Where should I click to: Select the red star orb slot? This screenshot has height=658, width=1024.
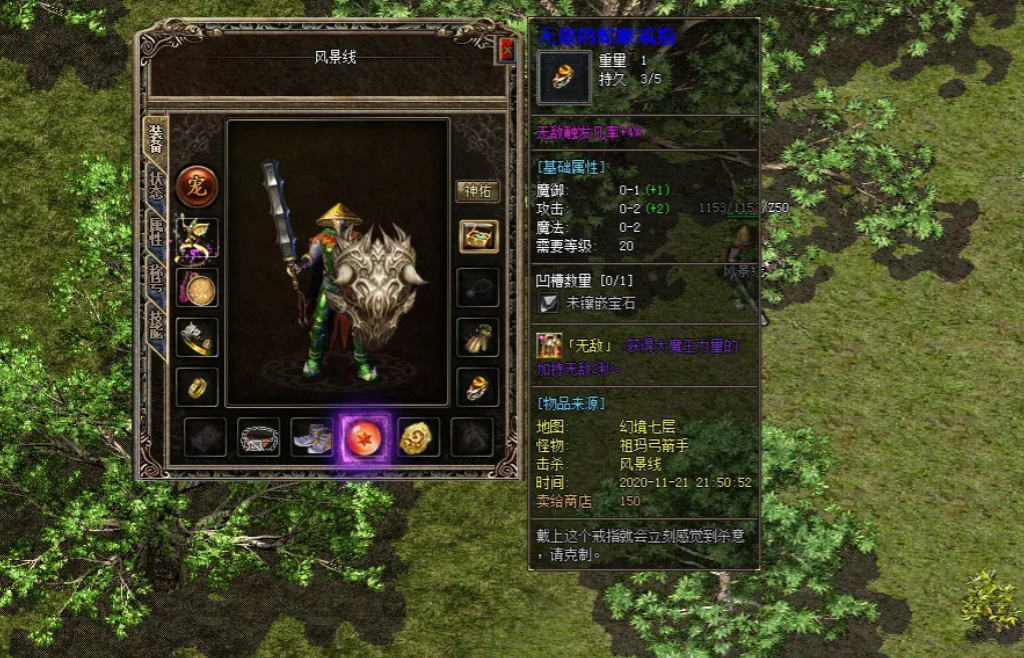[365, 437]
